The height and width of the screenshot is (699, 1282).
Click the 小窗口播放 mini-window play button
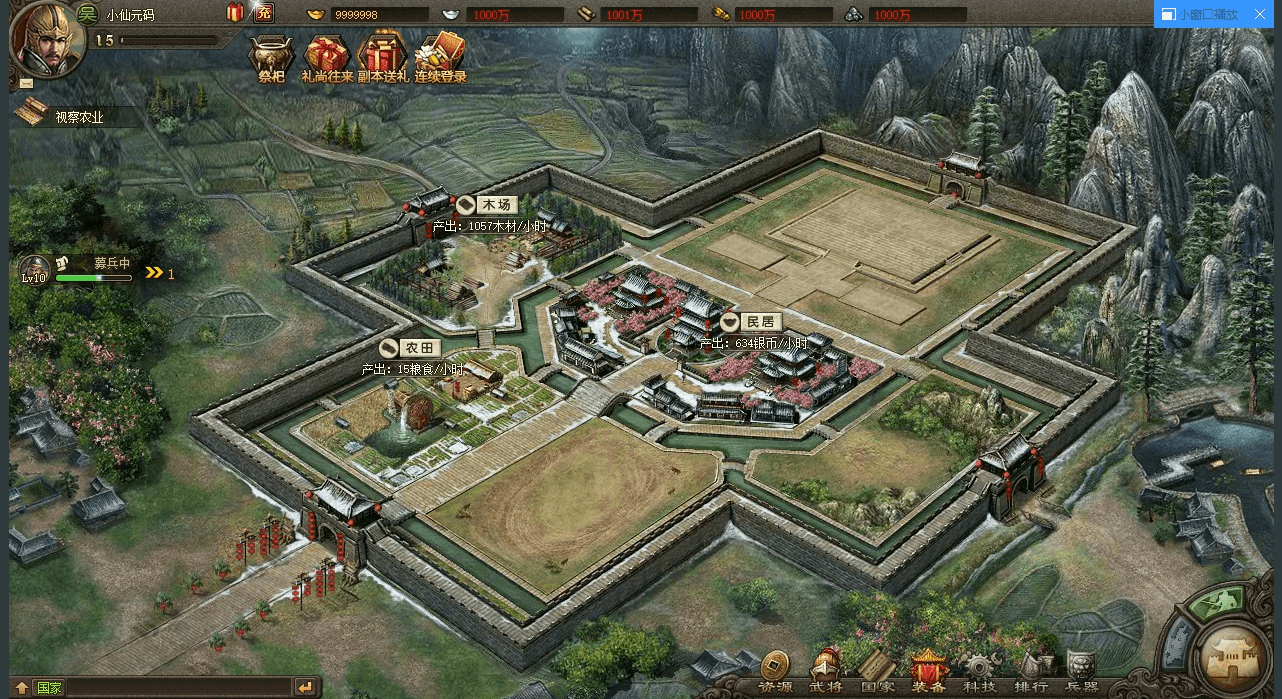[1200, 14]
